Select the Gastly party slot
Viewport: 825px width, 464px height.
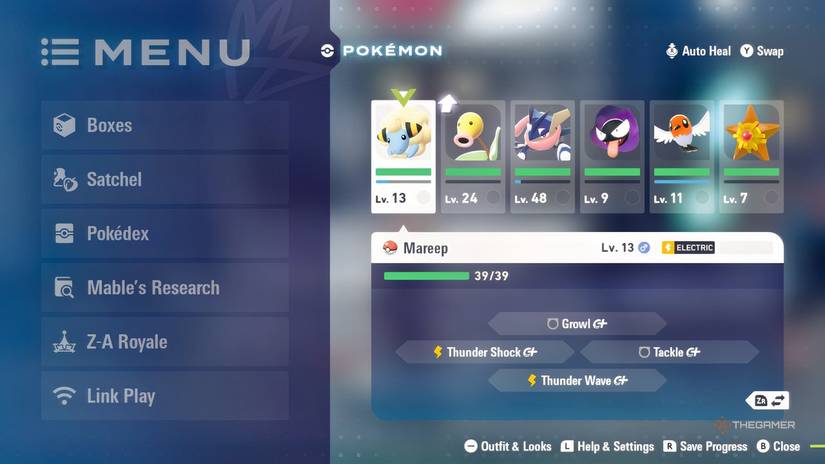point(612,156)
